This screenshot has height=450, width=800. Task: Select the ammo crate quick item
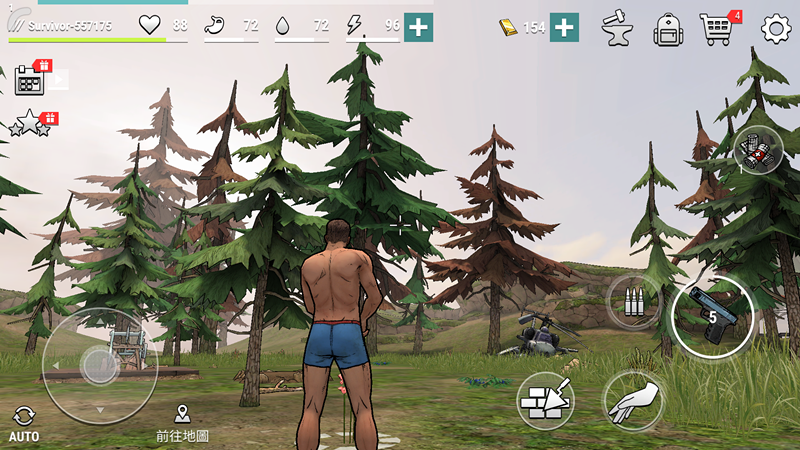(758, 150)
